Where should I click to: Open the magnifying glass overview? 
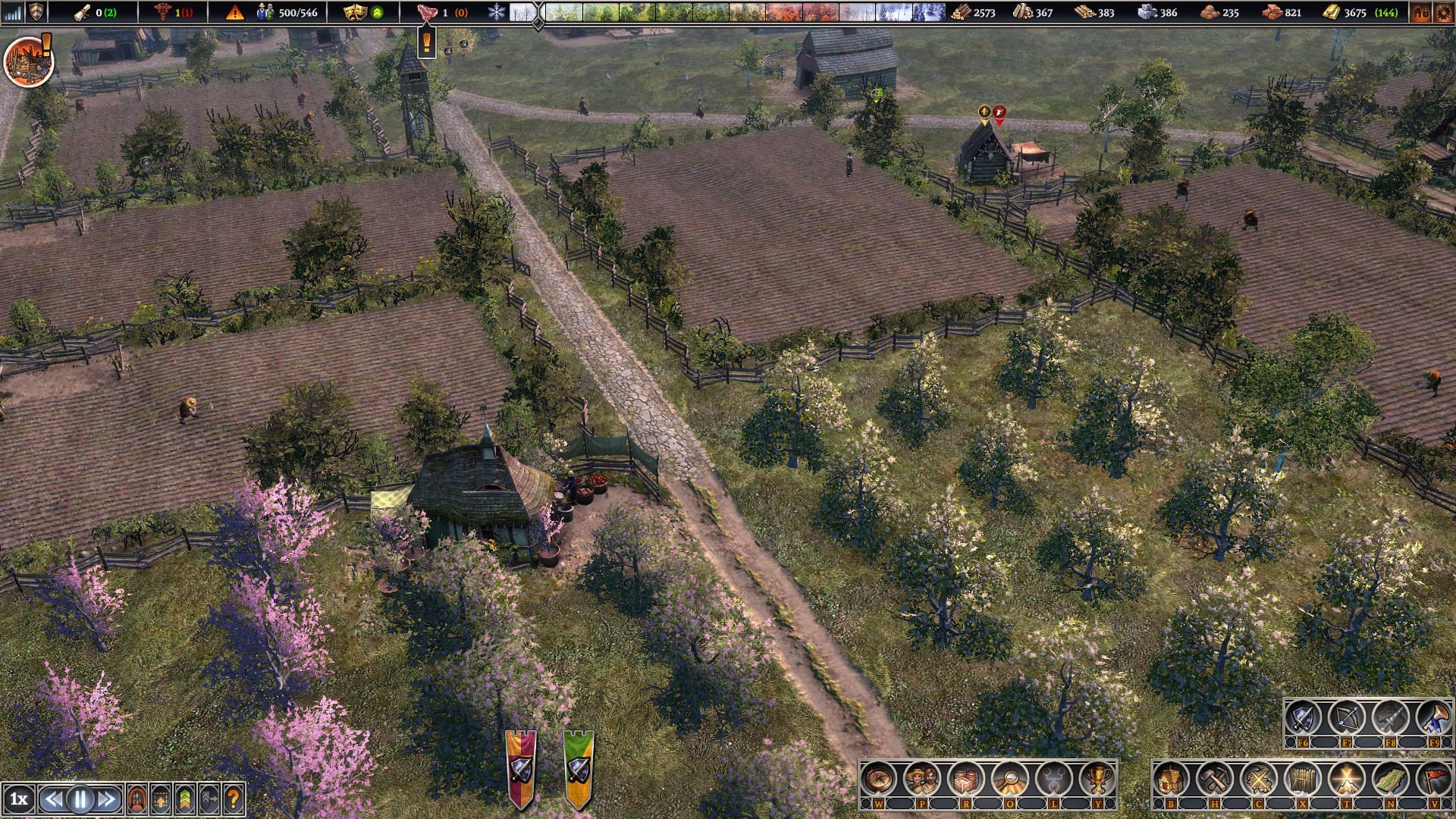(x=1009, y=778)
